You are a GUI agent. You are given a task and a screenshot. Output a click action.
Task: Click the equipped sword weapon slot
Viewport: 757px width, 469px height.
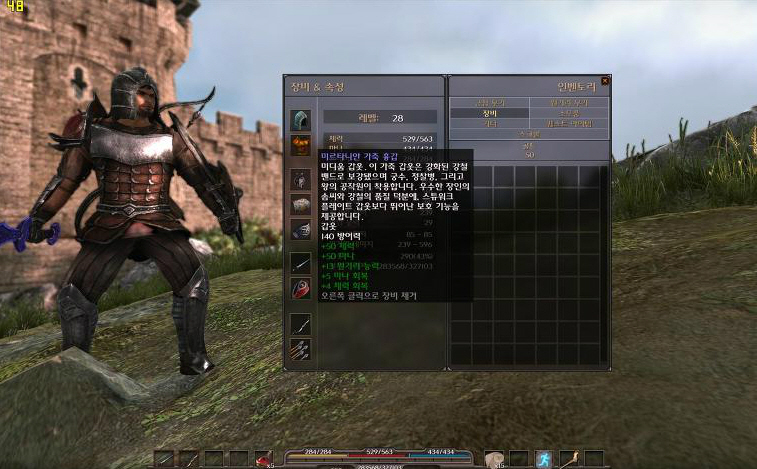[x=301, y=263]
